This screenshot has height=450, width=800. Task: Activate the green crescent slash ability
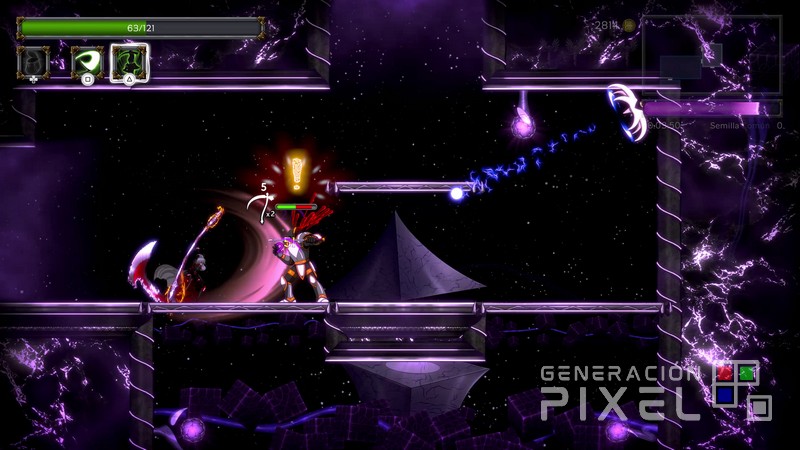(x=87, y=62)
